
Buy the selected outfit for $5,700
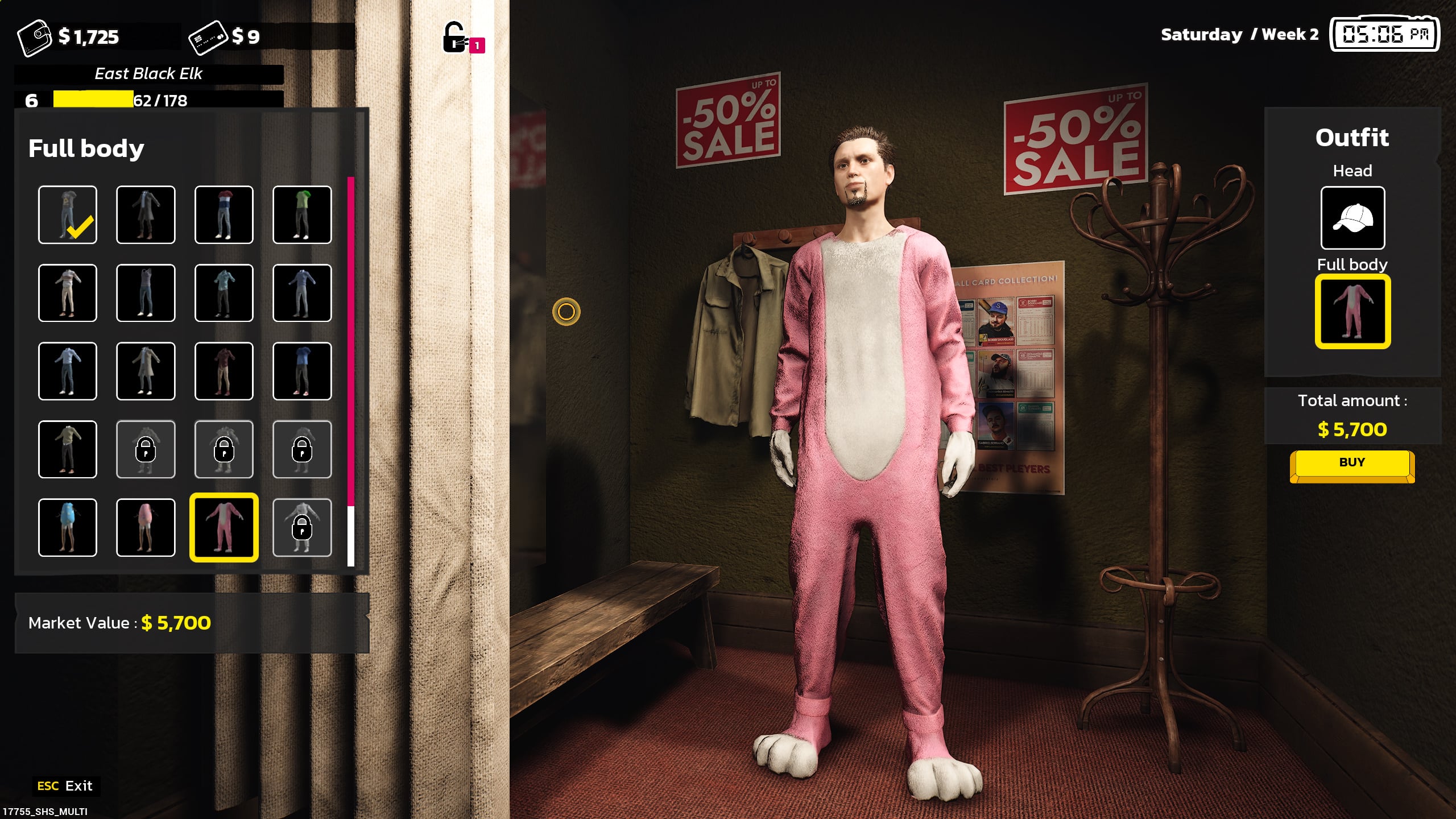(x=1351, y=463)
